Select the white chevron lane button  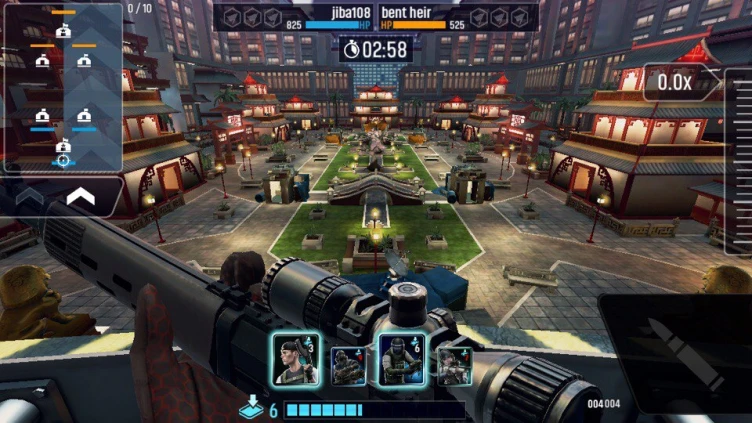[81, 198]
